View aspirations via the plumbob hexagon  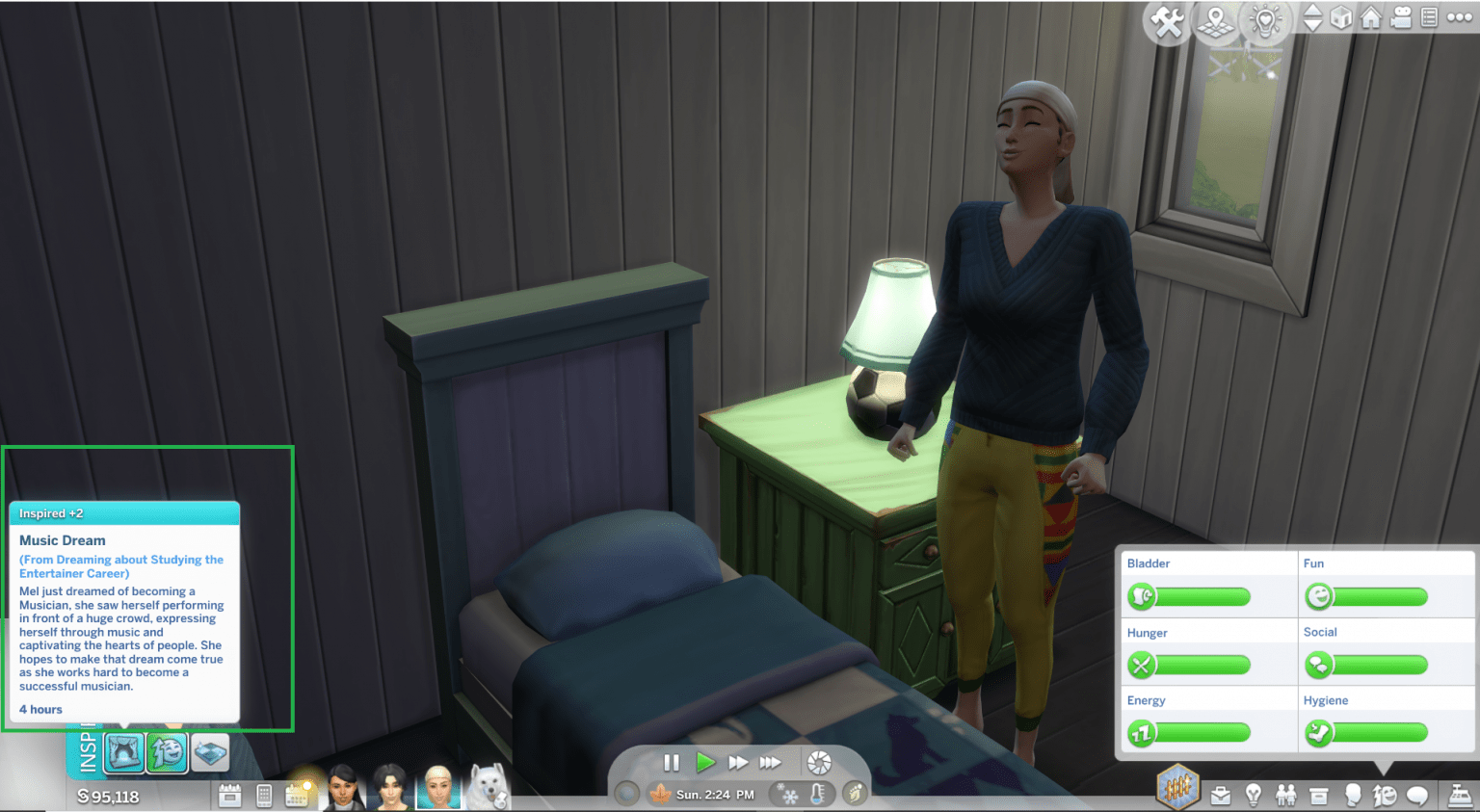[1176, 789]
